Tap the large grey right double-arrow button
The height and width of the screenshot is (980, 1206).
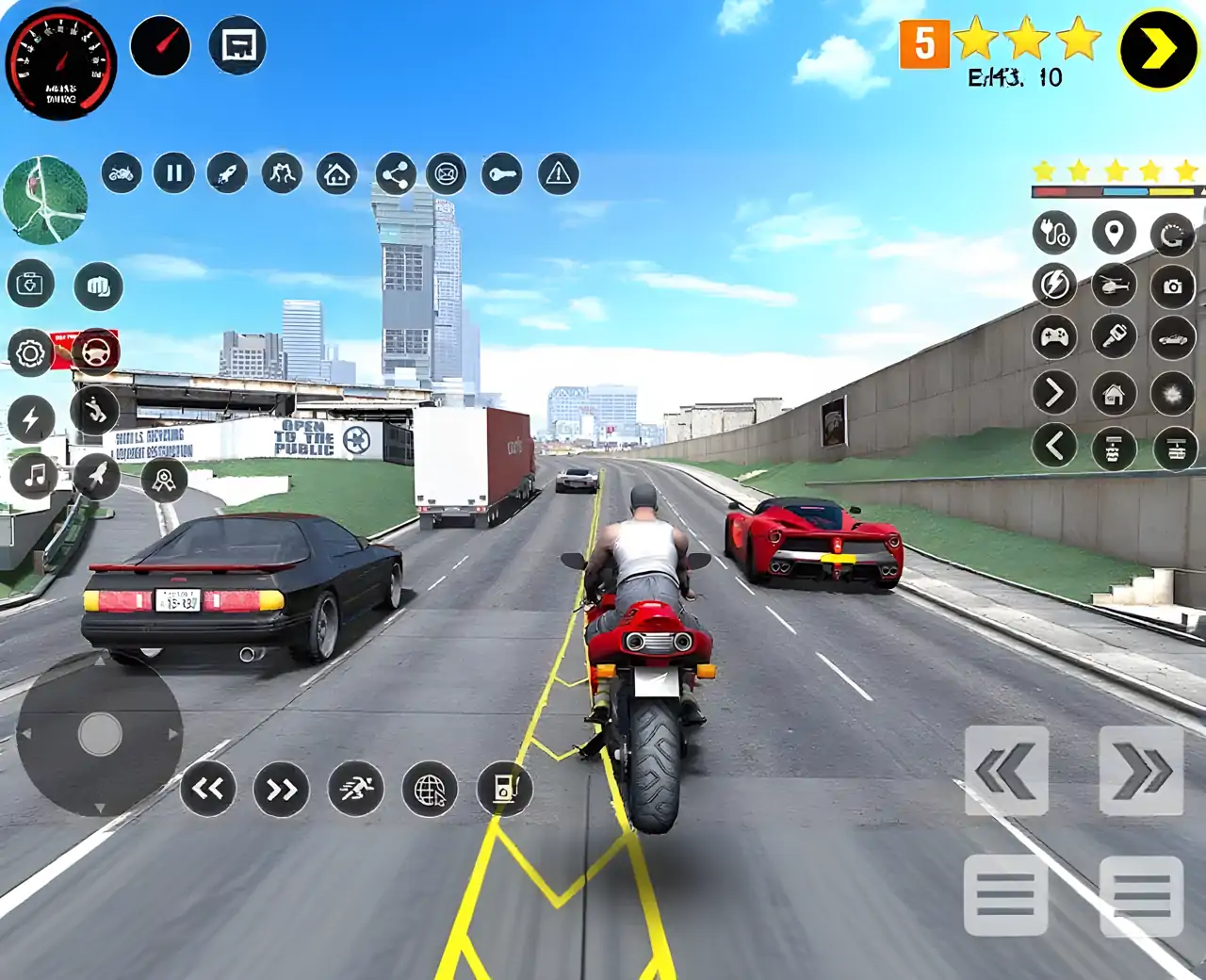click(1141, 771)
